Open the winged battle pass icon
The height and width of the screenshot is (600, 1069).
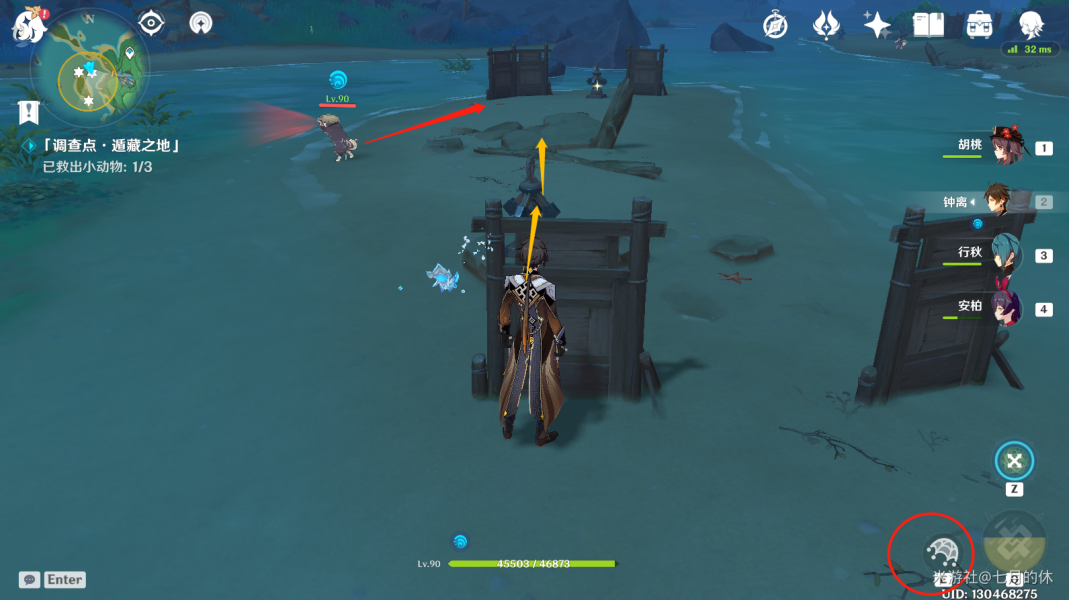[x=826, y=25]
